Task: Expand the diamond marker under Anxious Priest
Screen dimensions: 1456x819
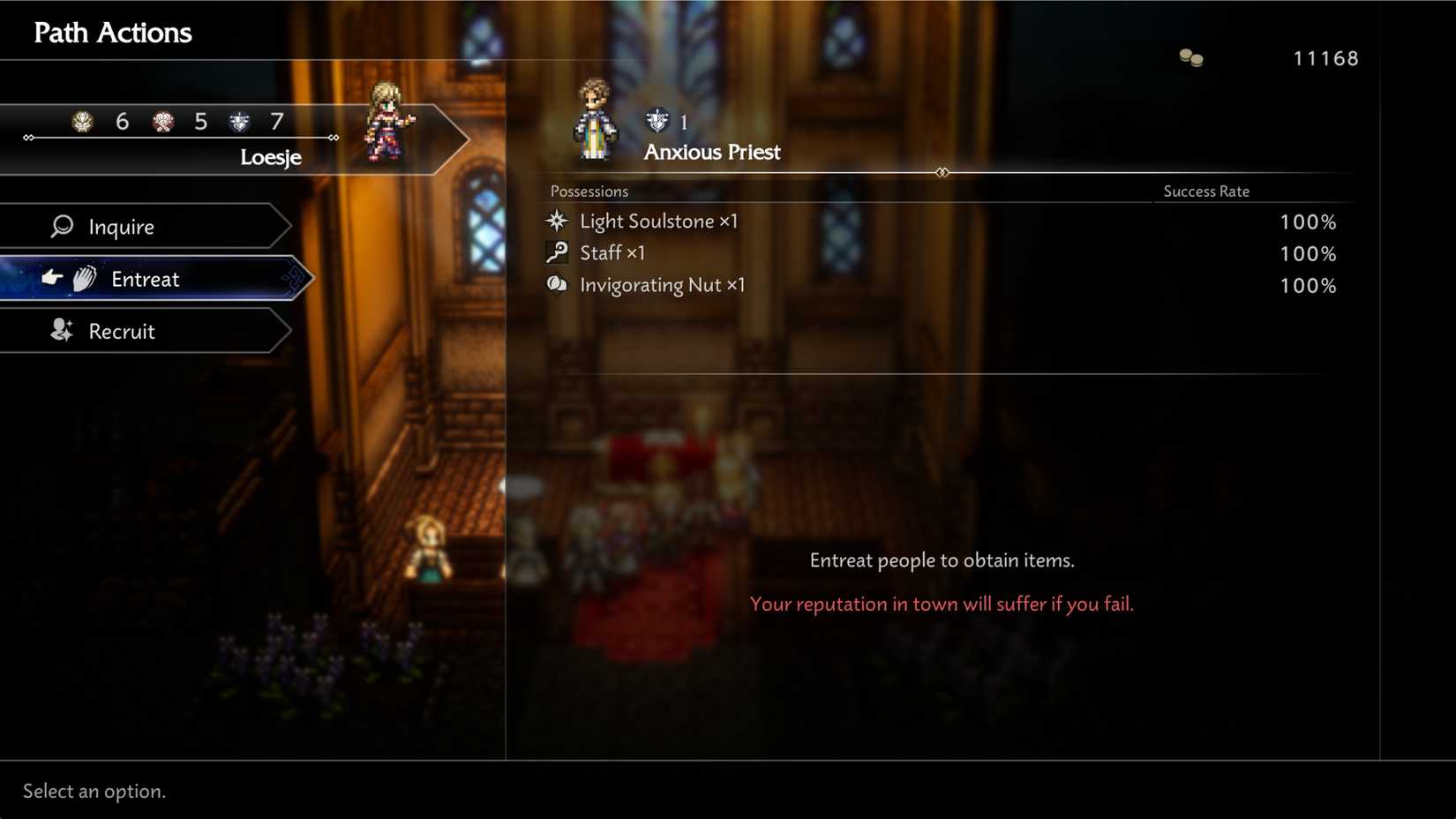Action: (942, 172)
